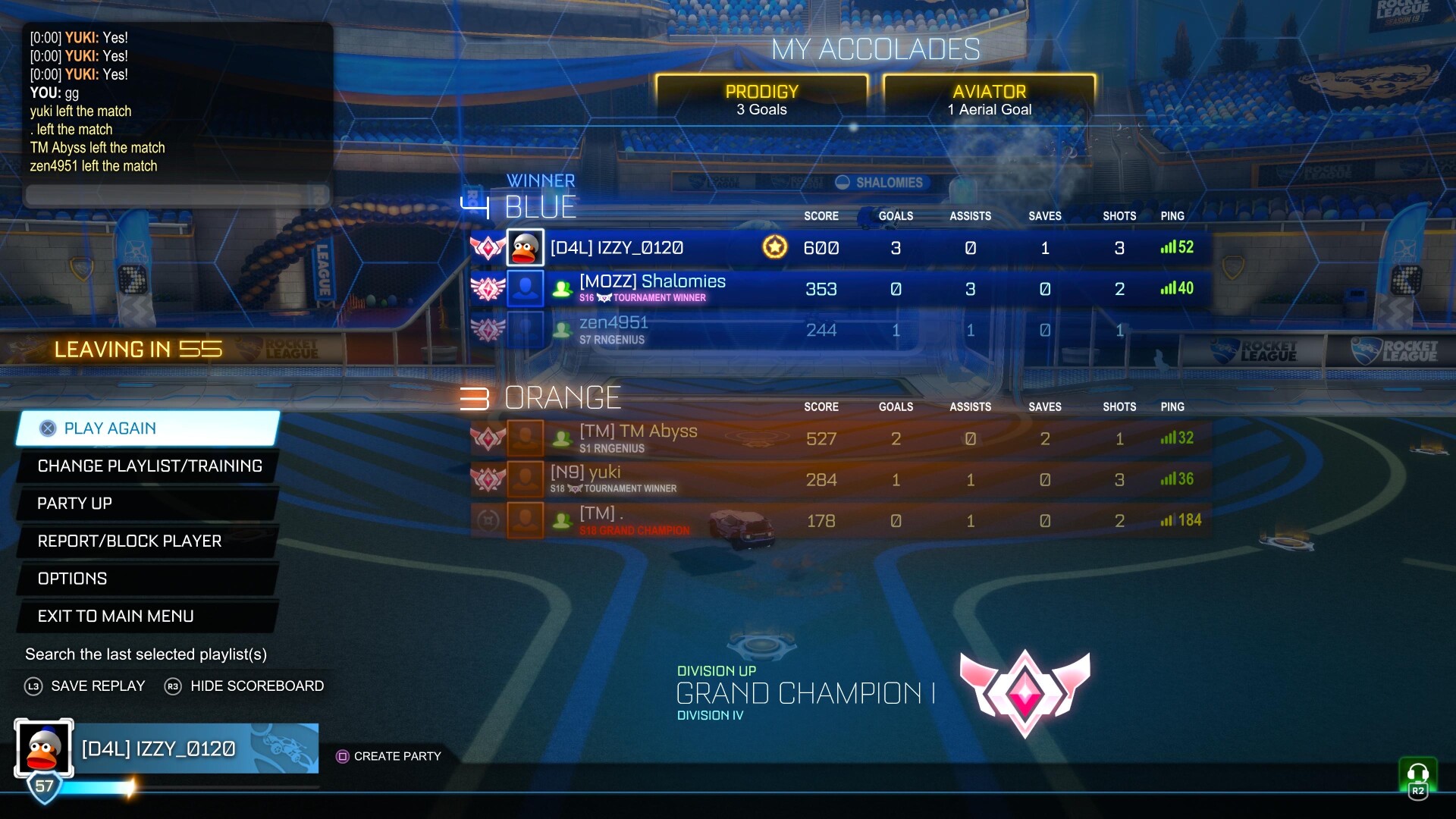The height and width of the screenshot is (819, 1456).
Task: Click the duck avatar on IZZY_0120's row
Action: click(x=526, y=246)
